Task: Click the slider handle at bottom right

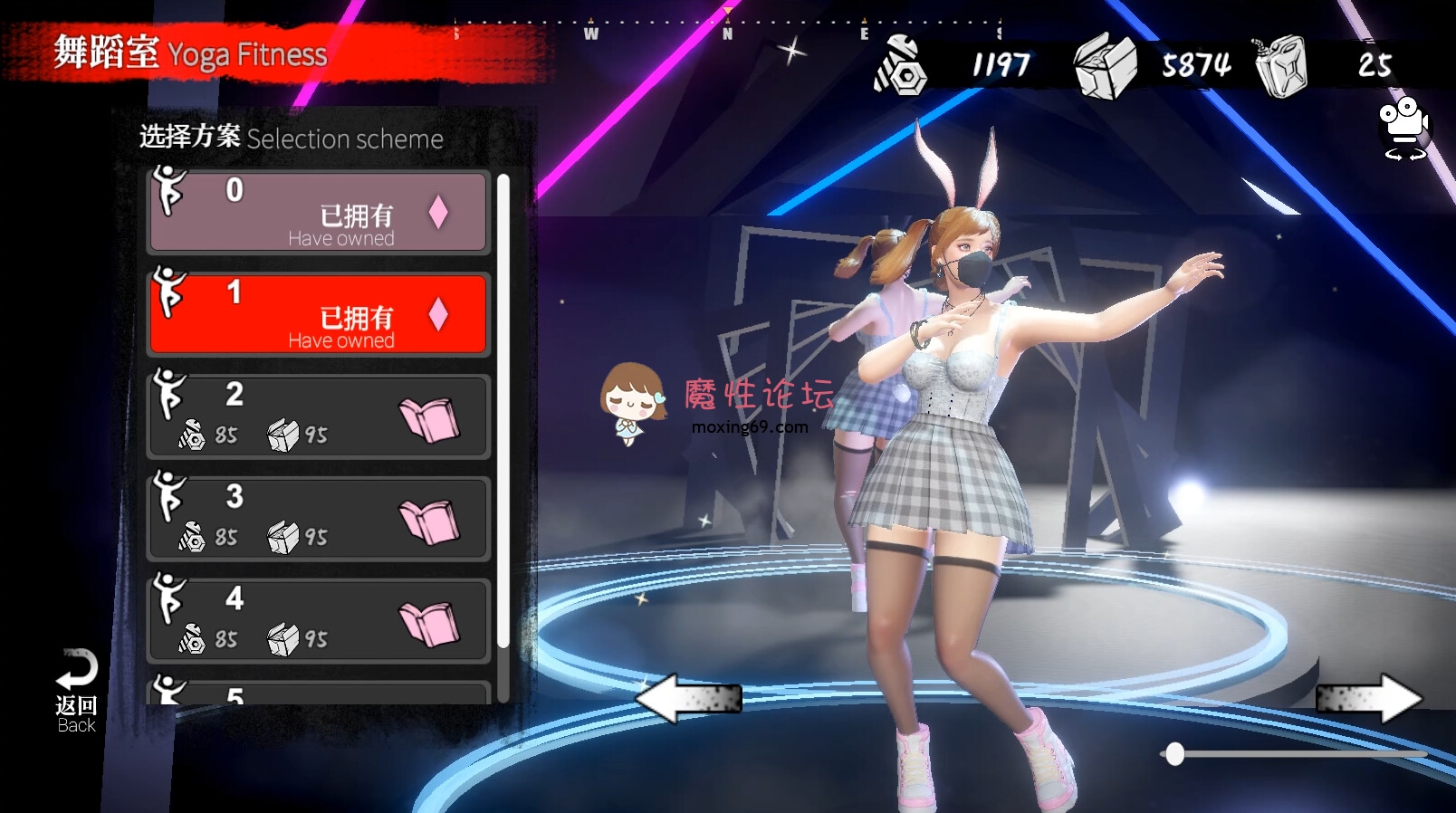Action: [1174, 754]
